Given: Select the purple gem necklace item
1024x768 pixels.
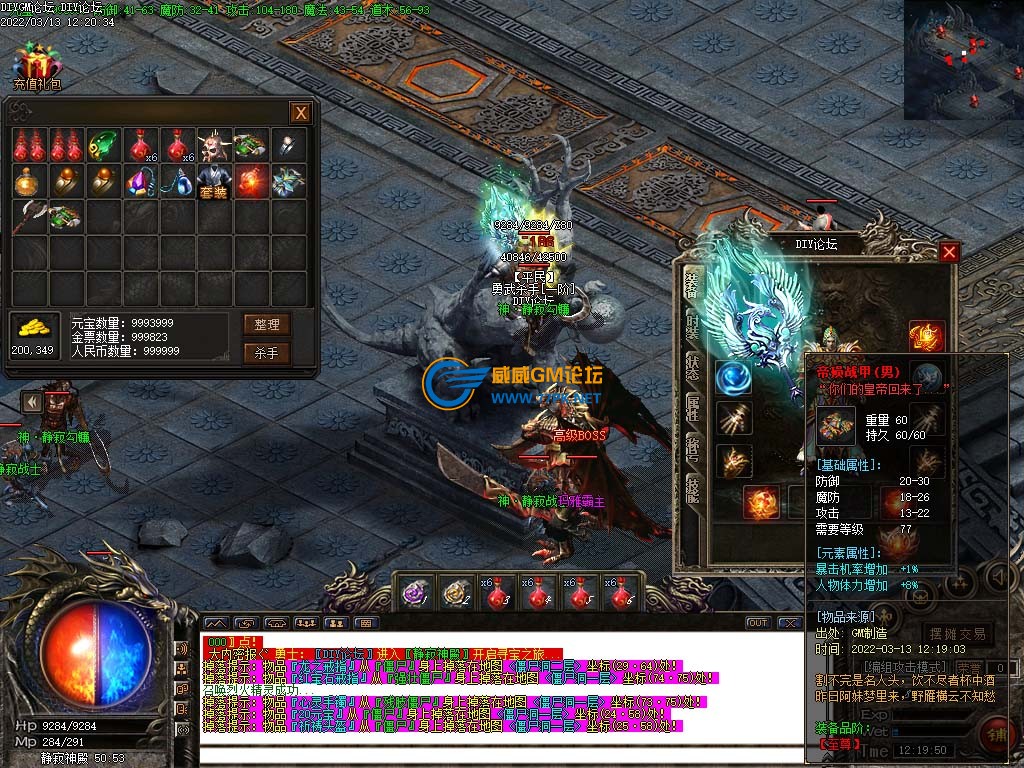Looking at the screenshot, I should (138, 182).
